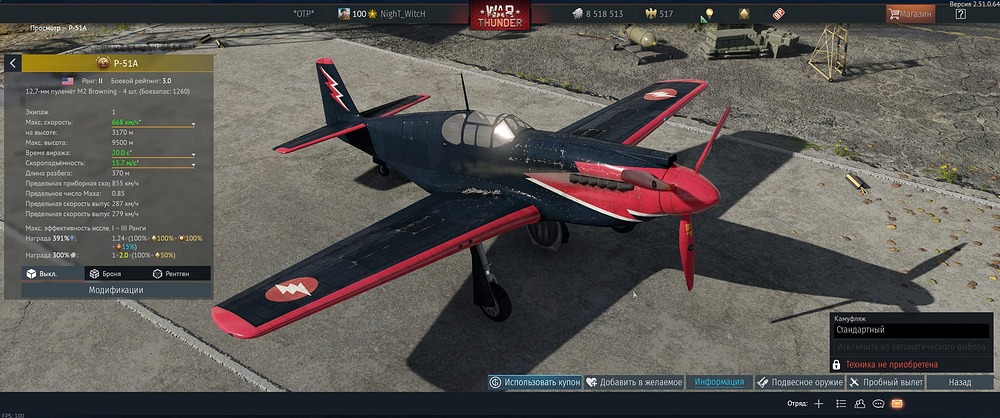Screen dimensions: 1000x418
Task: Click the squad plus invite button
Action: coord(819,403)
